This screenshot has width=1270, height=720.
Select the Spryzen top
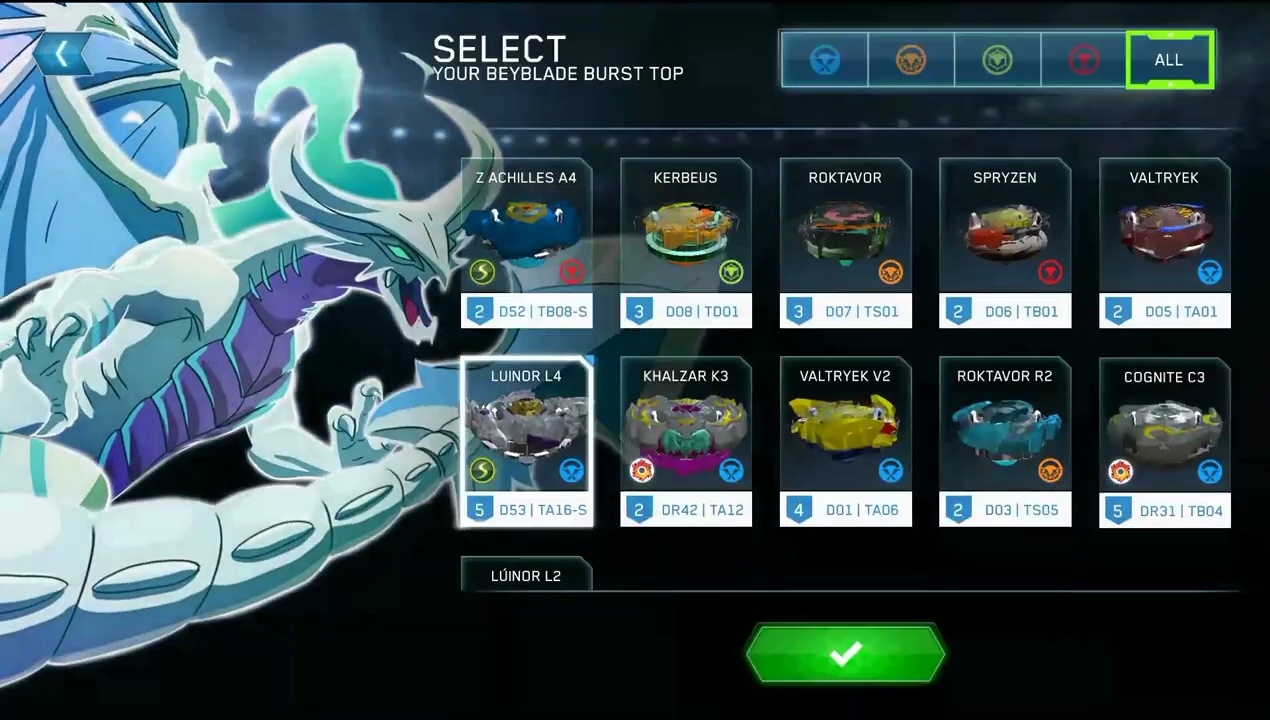tap(1005, 243)
